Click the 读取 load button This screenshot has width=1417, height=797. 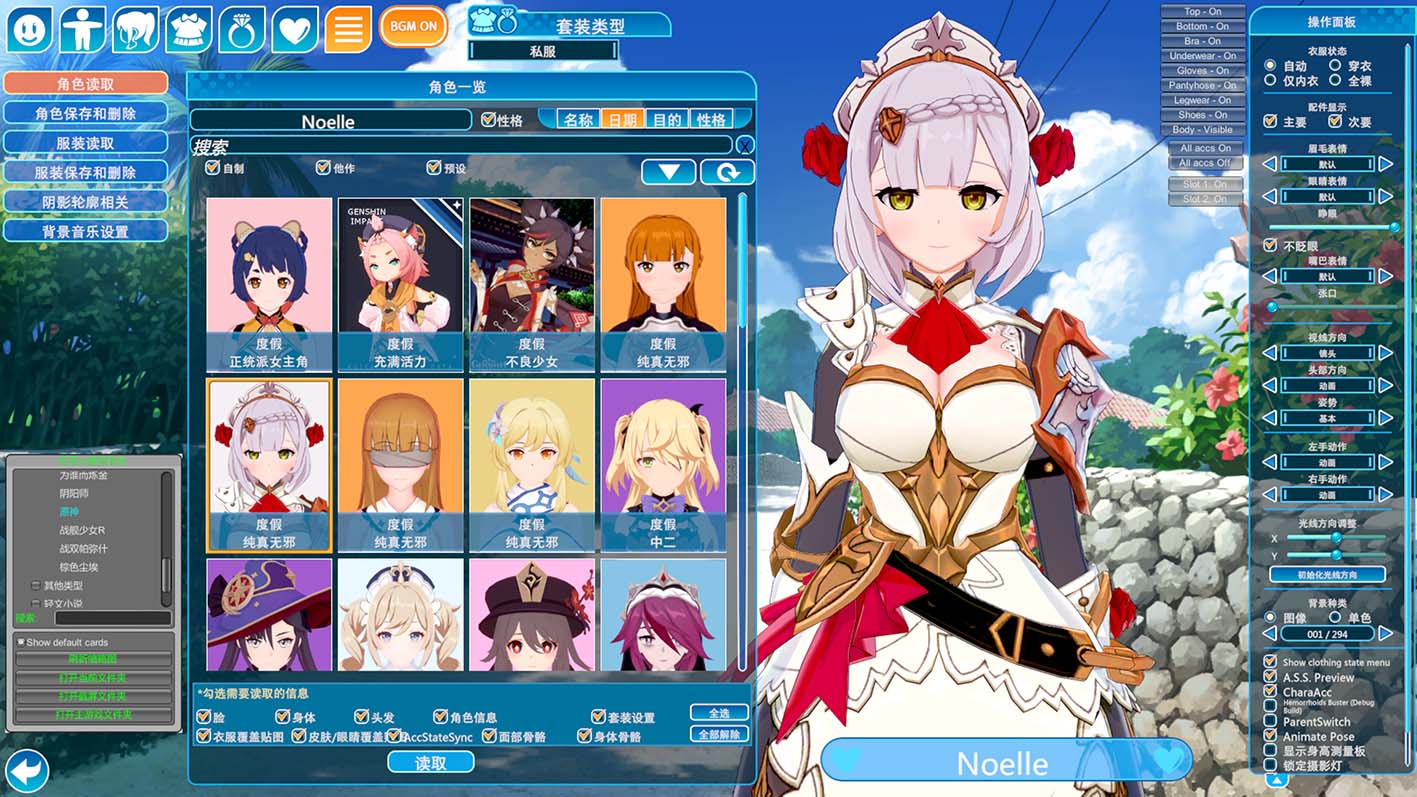pyautogui.click(x=430, y=762)
